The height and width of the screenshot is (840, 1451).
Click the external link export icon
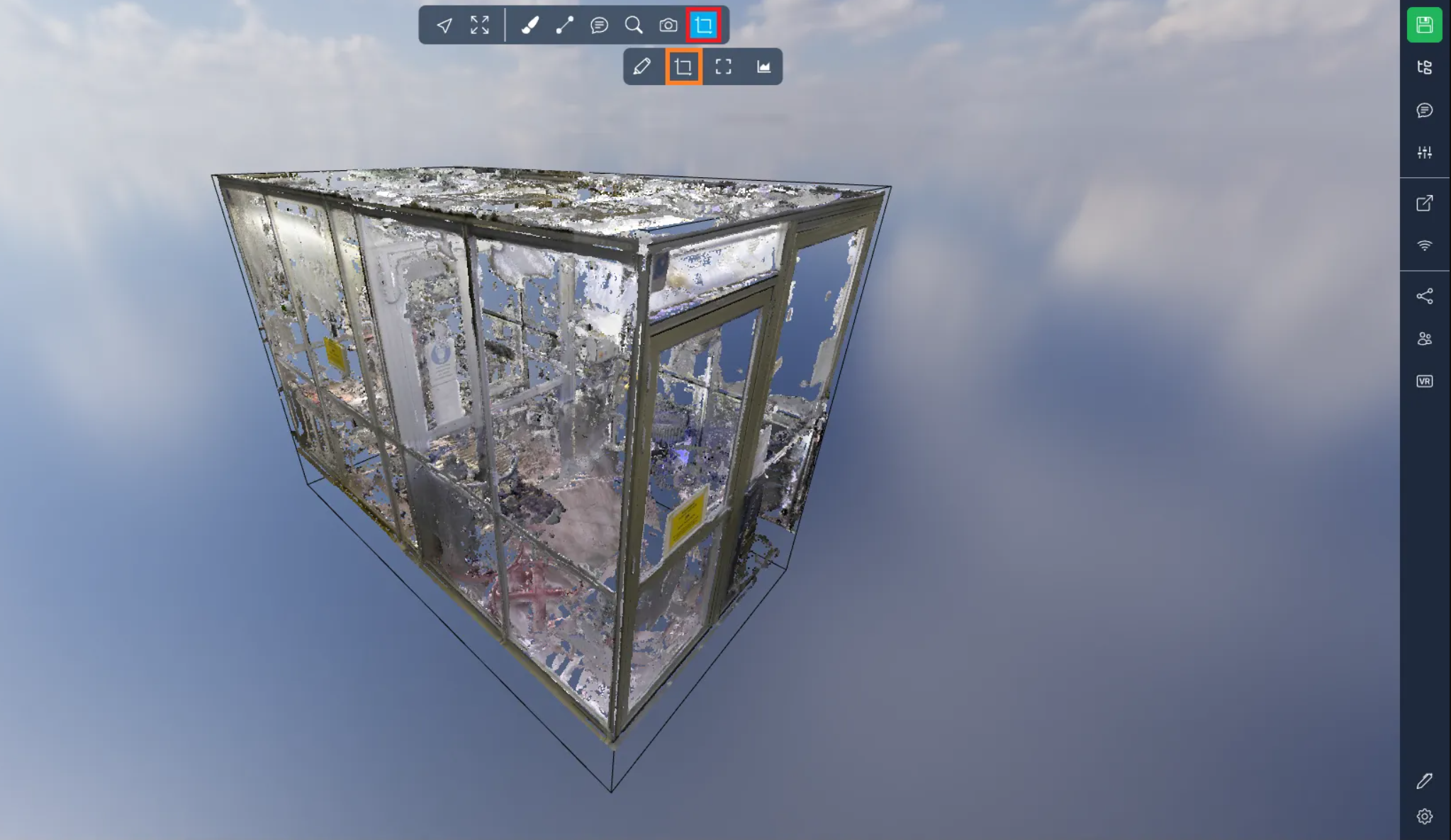pyautogui.click(x=1424, y=203)
